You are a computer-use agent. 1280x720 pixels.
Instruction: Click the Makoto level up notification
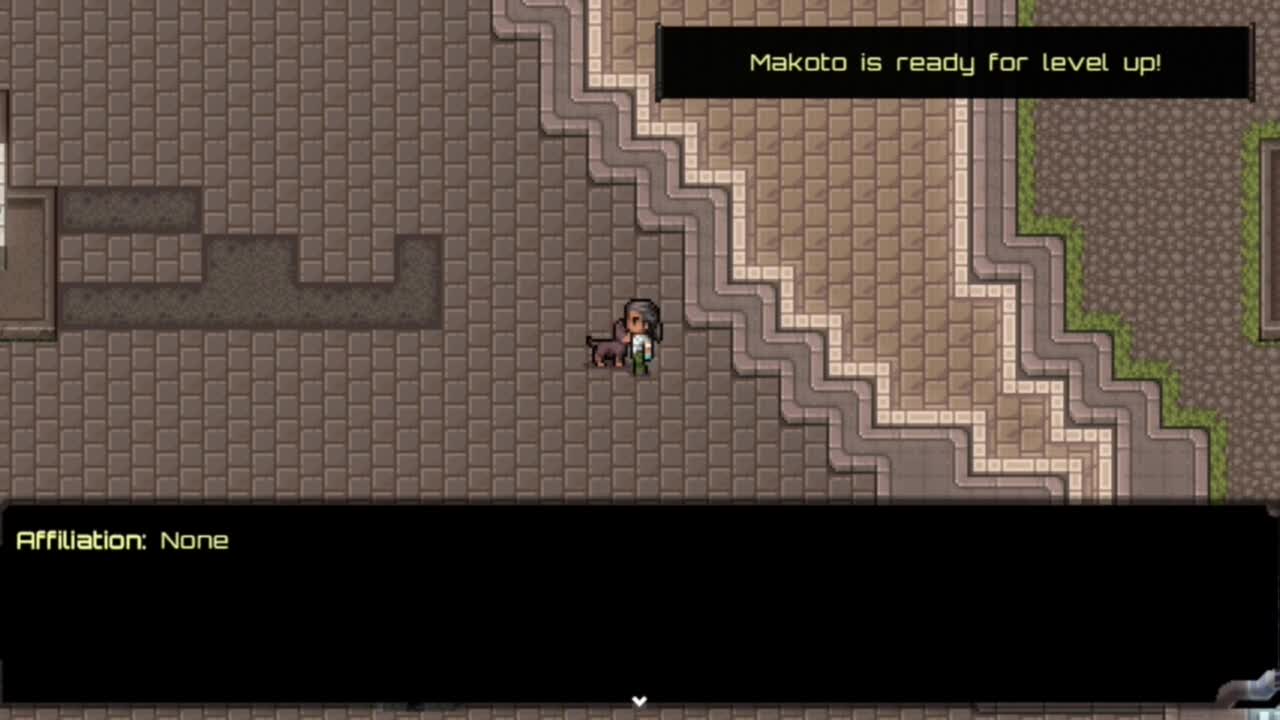point(954,63)
